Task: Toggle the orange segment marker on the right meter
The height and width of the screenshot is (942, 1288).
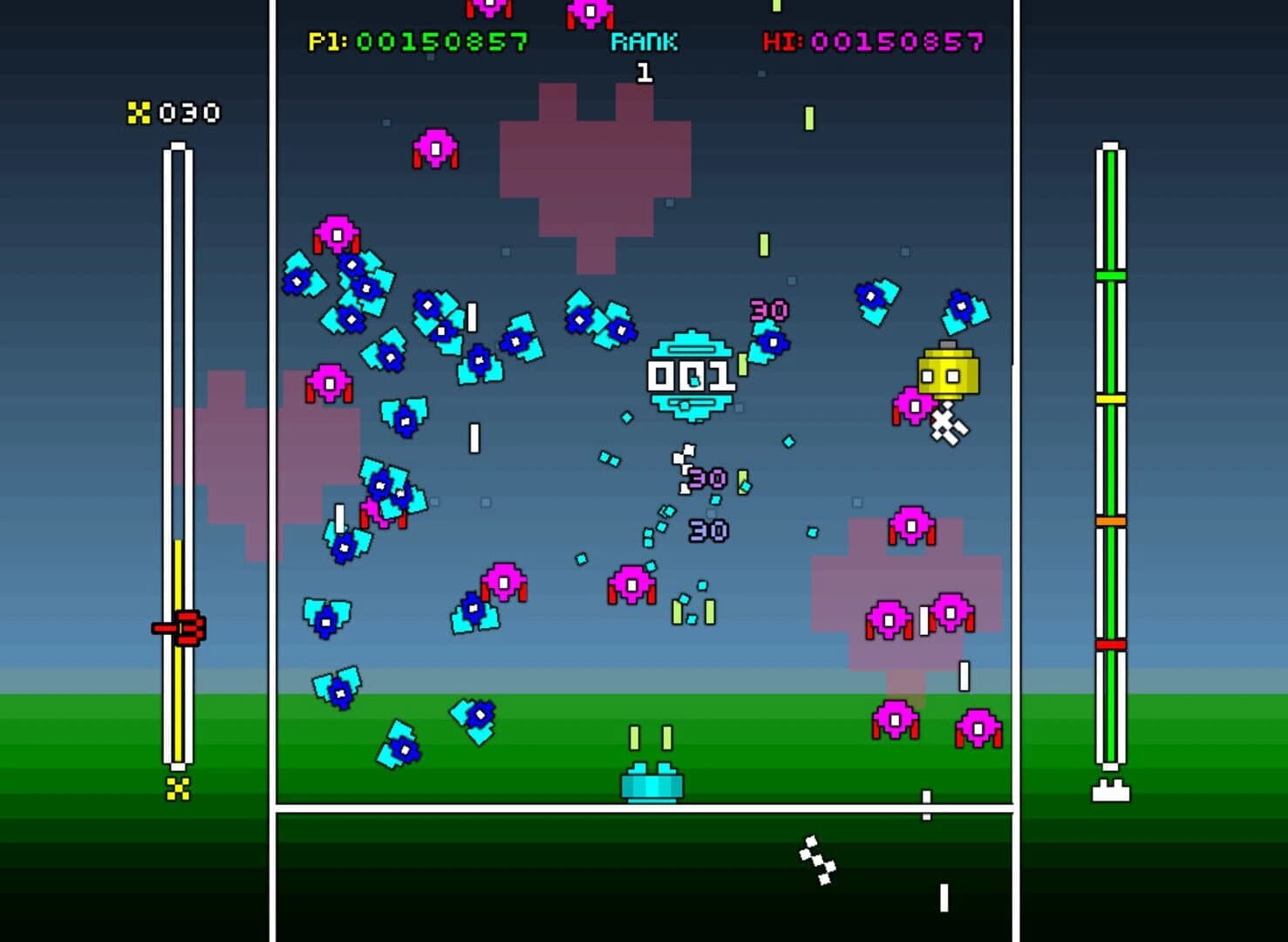Action: [1109, 520]
